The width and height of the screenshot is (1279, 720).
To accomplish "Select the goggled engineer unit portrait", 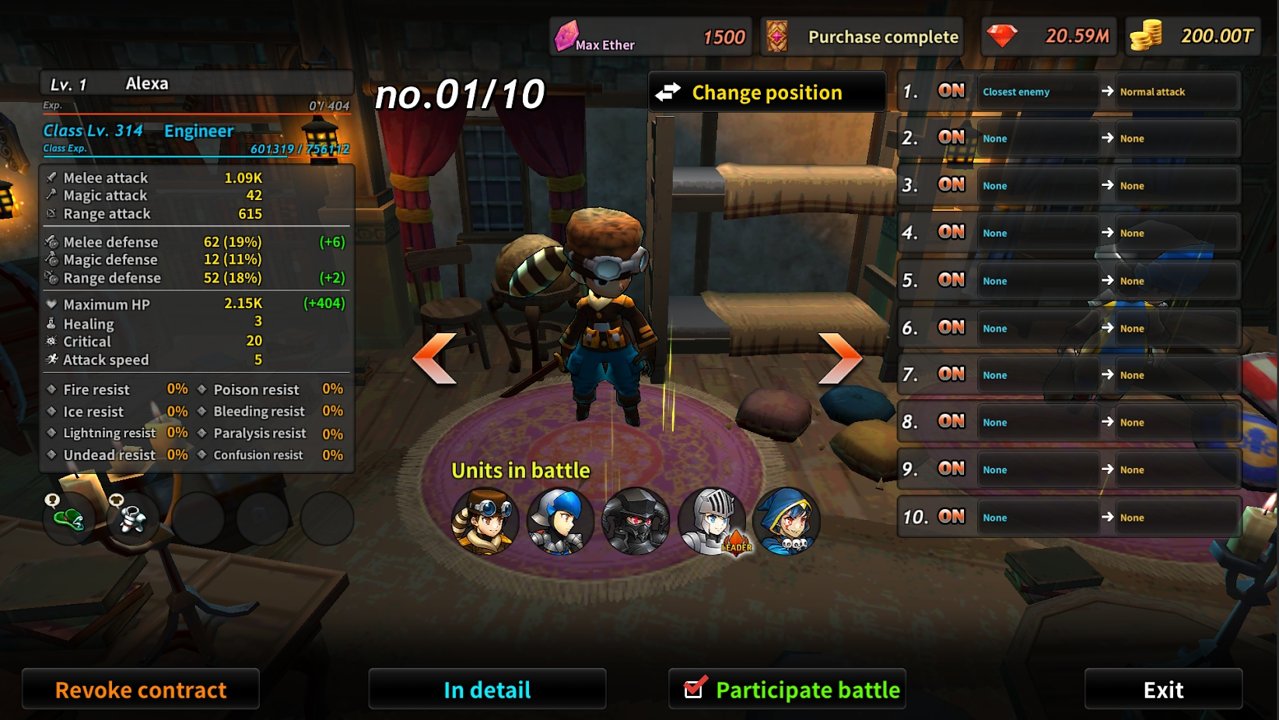I will pos(484,521).
